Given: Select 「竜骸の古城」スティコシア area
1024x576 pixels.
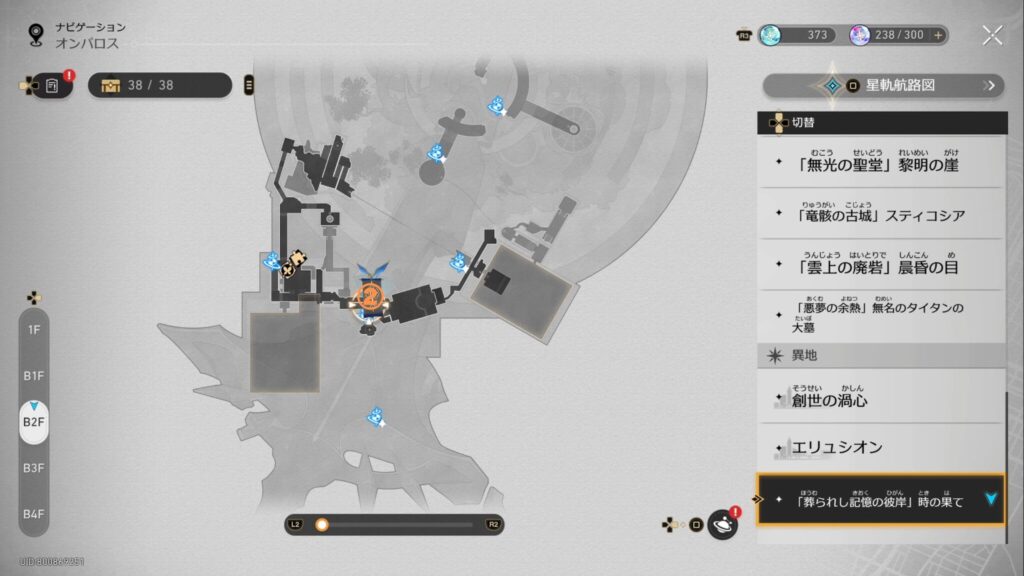Looking at the screenshot, I should point(880,214).
